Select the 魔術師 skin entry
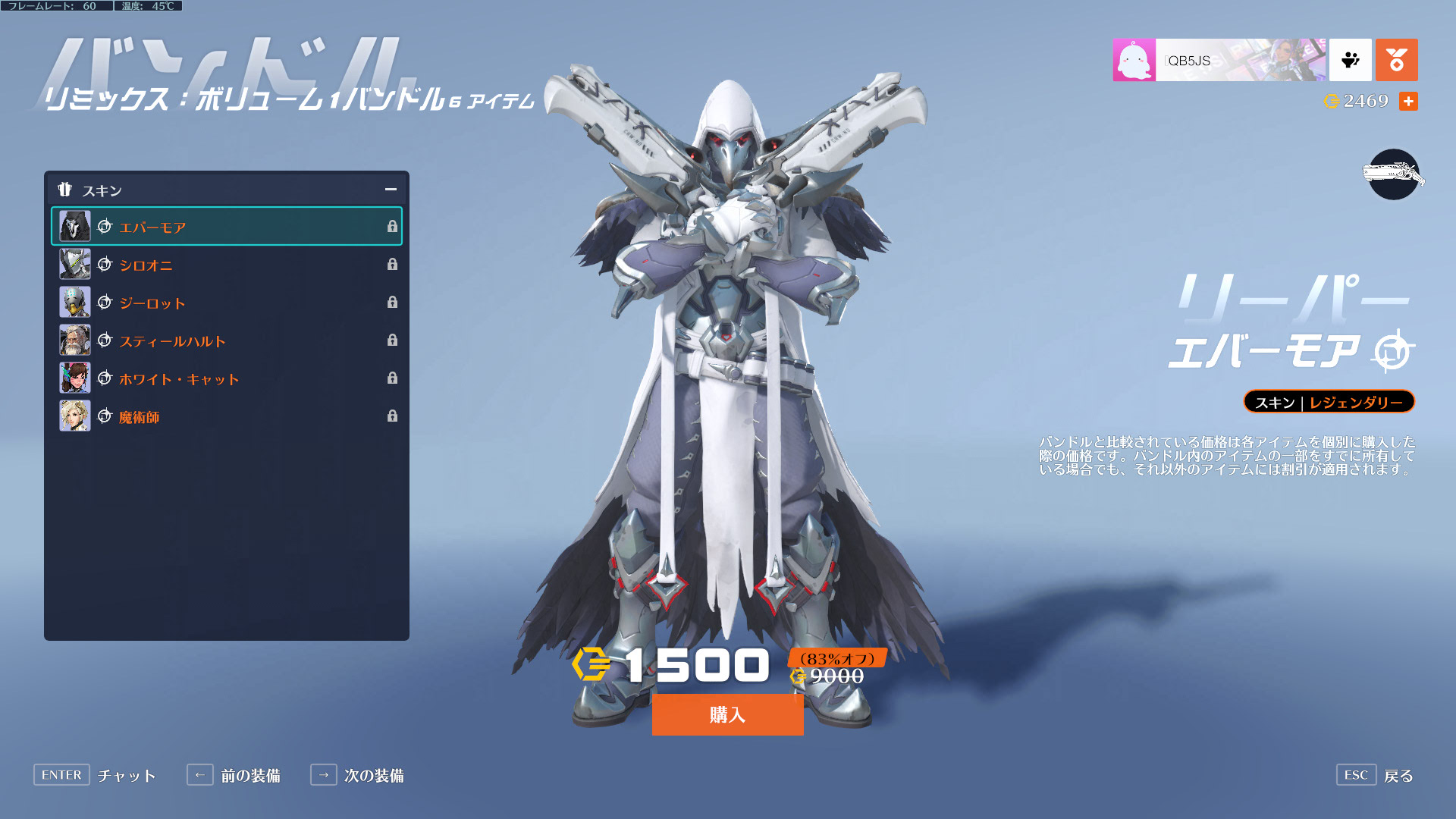The height and width of the screenshot is (819, 1456). pyautogui.click(x=226, y=416)
